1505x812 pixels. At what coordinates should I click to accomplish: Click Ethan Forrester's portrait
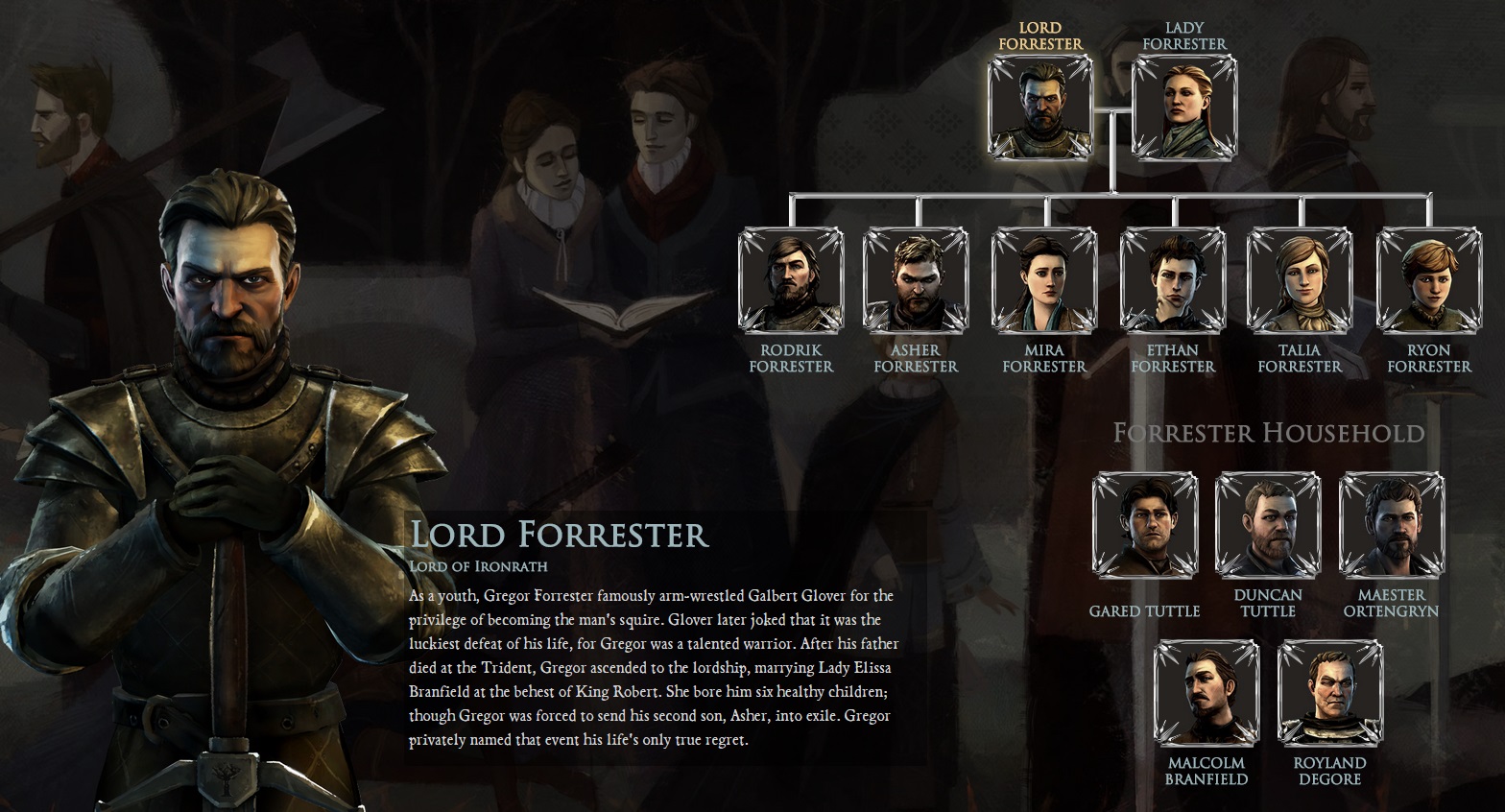[1173, 280]
